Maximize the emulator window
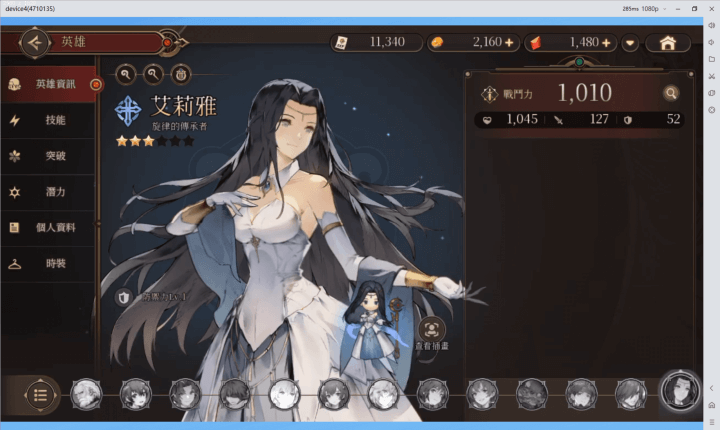The height and width of the screenshot is (430, 720). pyautogui.click(x=694, y=8)
